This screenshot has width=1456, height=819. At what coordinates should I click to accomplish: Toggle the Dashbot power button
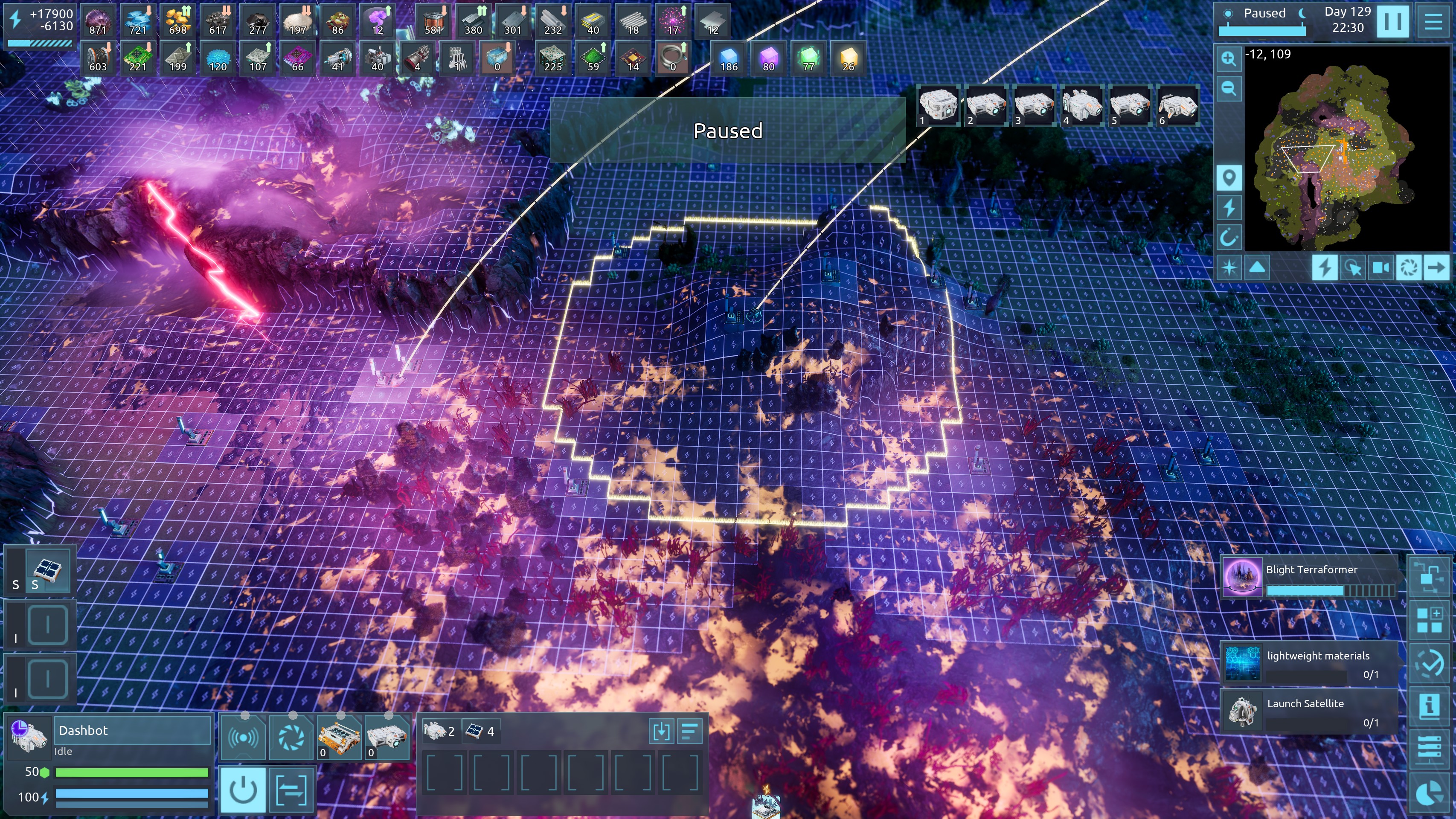(x=243, y=789)
